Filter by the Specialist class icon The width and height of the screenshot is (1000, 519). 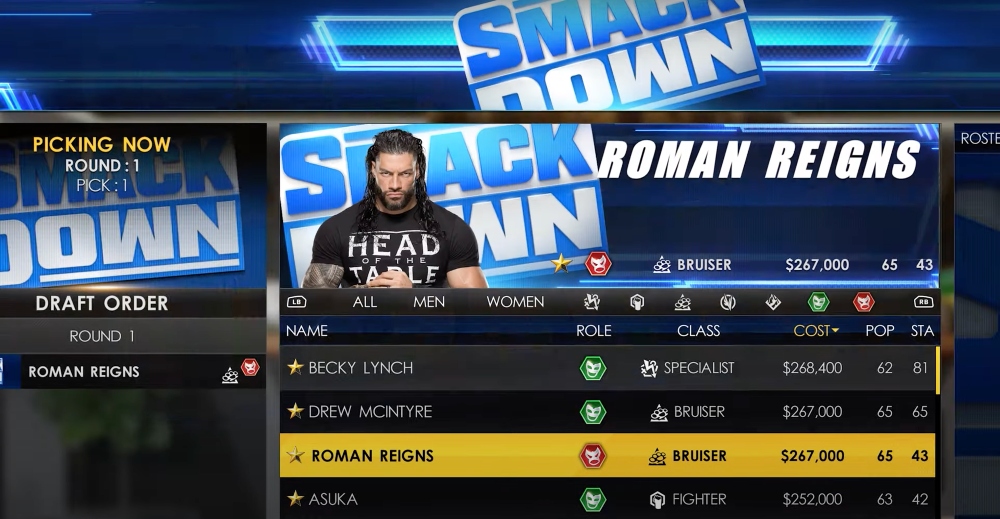pyautogui.click(x=592, y=301)
